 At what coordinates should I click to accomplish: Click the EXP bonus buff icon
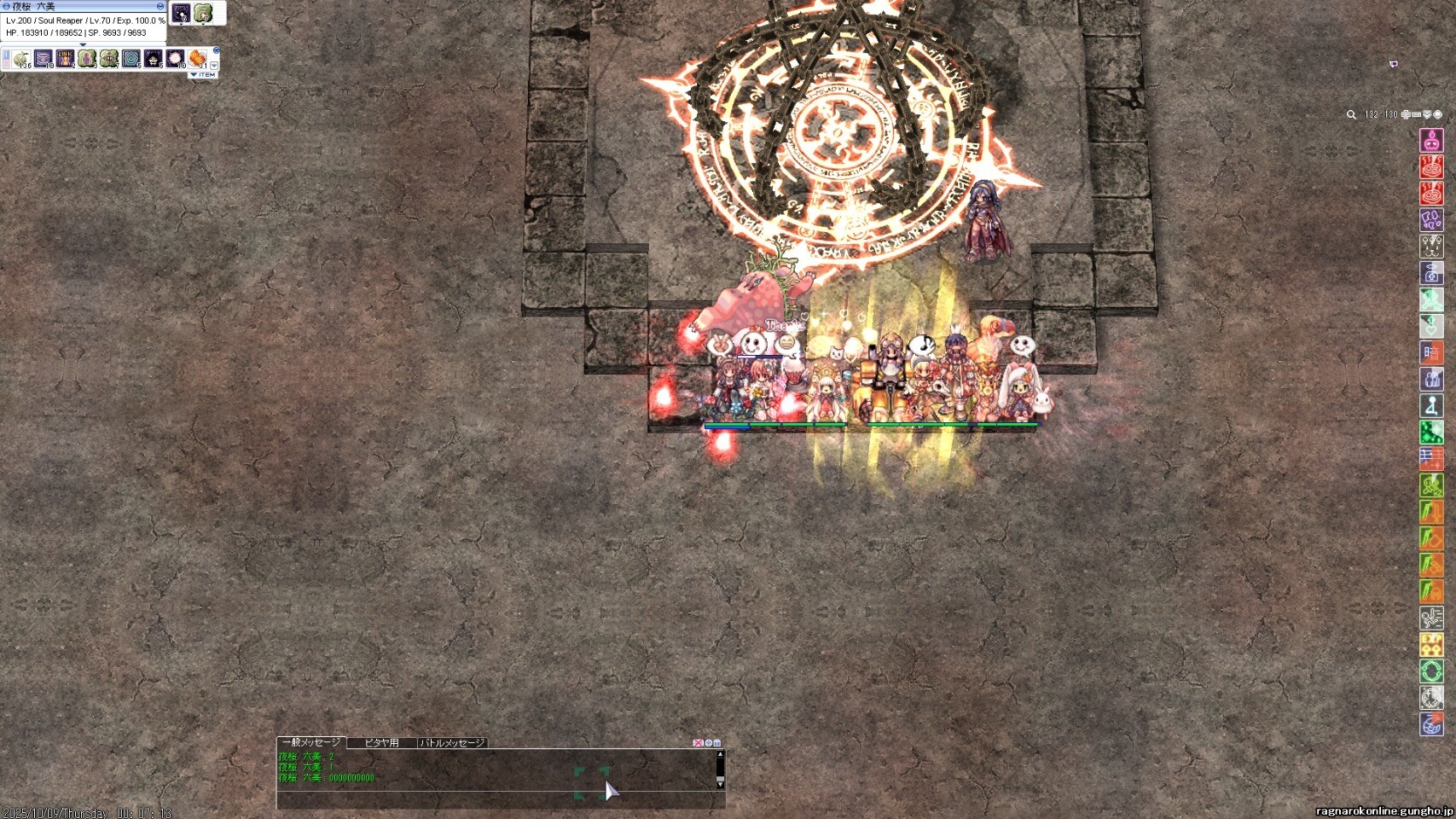(1431, 644)
